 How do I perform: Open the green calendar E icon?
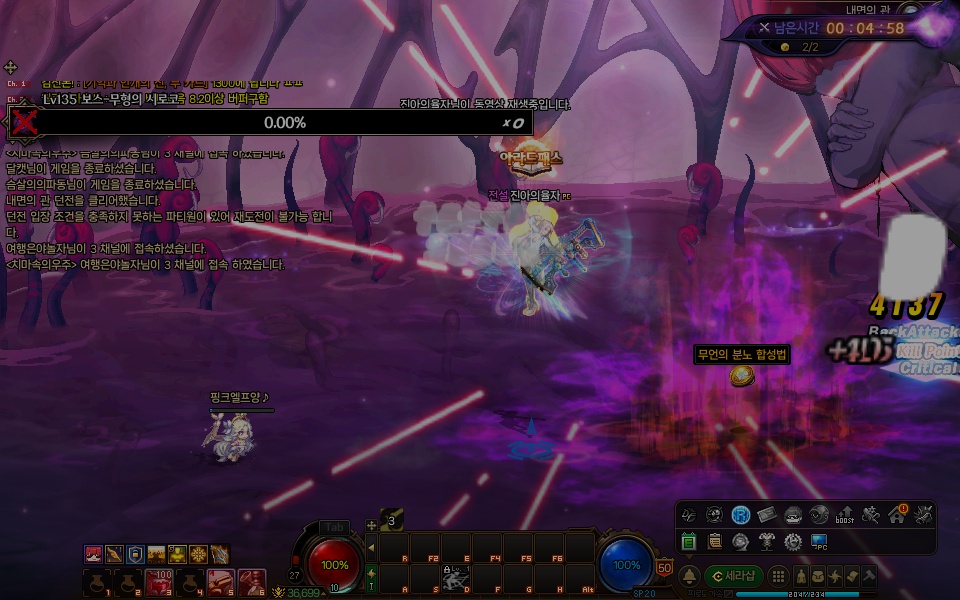688,541
